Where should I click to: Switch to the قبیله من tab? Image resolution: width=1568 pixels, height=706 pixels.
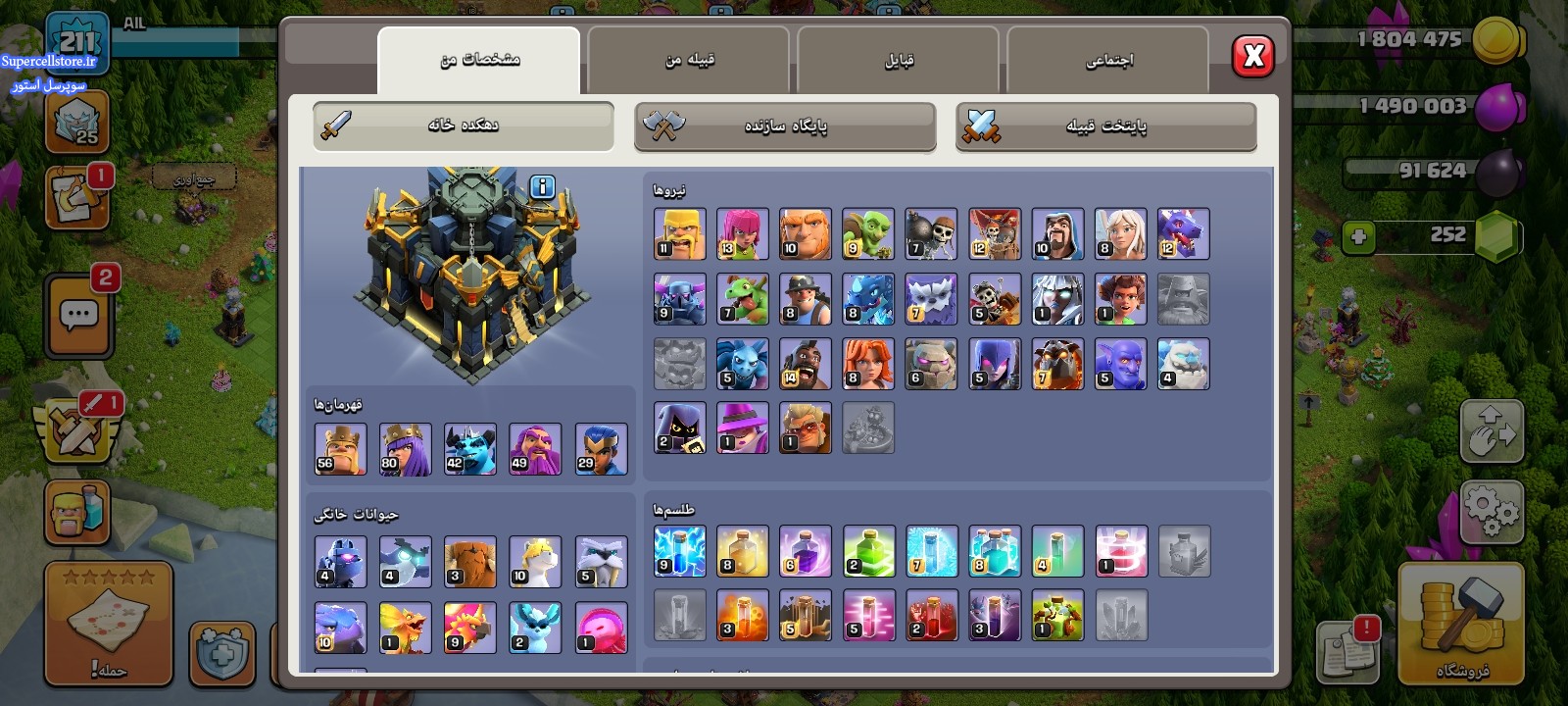[x=689, y=60]
